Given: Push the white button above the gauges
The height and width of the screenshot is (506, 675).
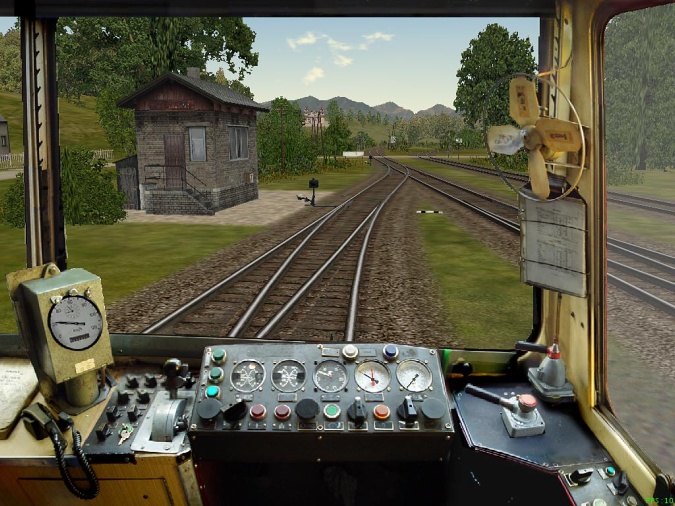Looking at the screenshot, I should click(x=350, y=352).
